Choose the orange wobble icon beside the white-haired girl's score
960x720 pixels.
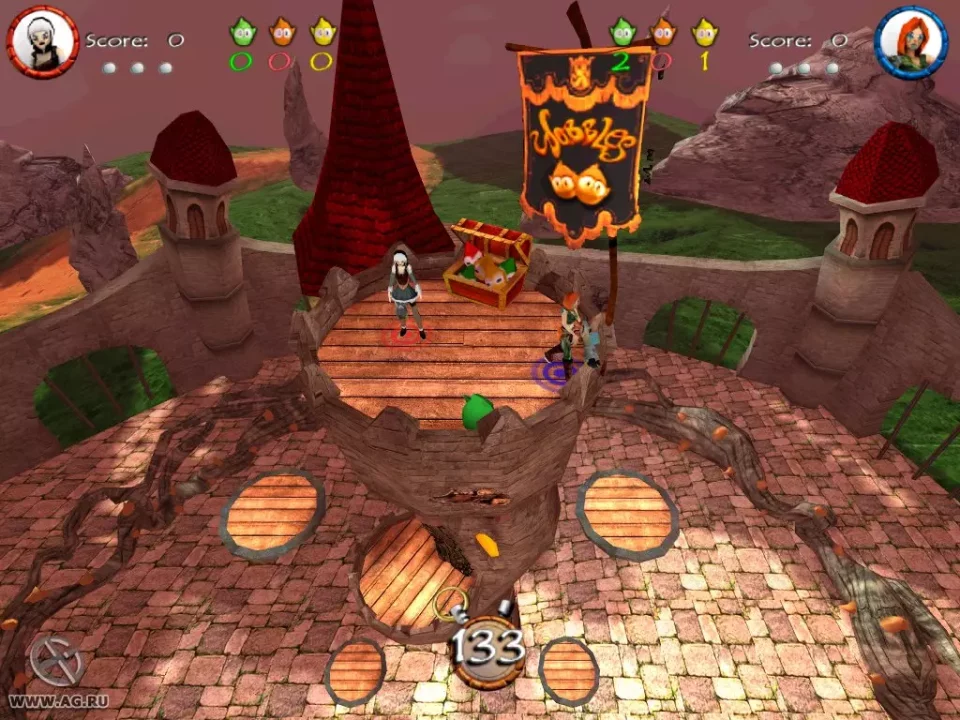coord(281,33)
